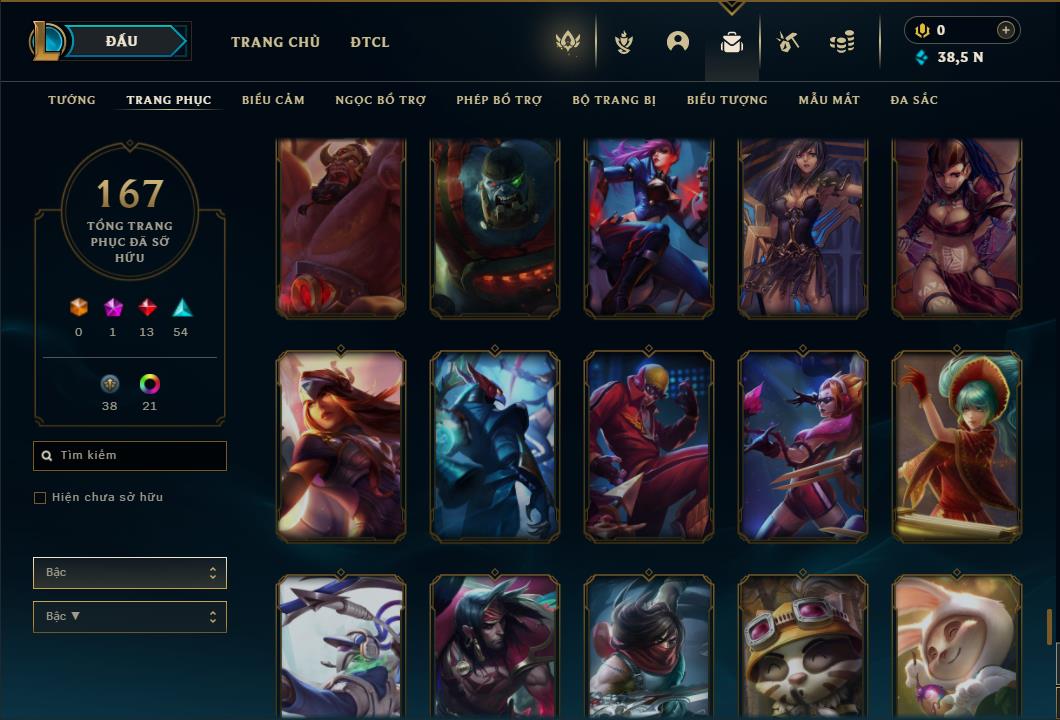Click the Tìm kiếm search field
This screenshot has width=1060, height=720.
click(130, 456)
